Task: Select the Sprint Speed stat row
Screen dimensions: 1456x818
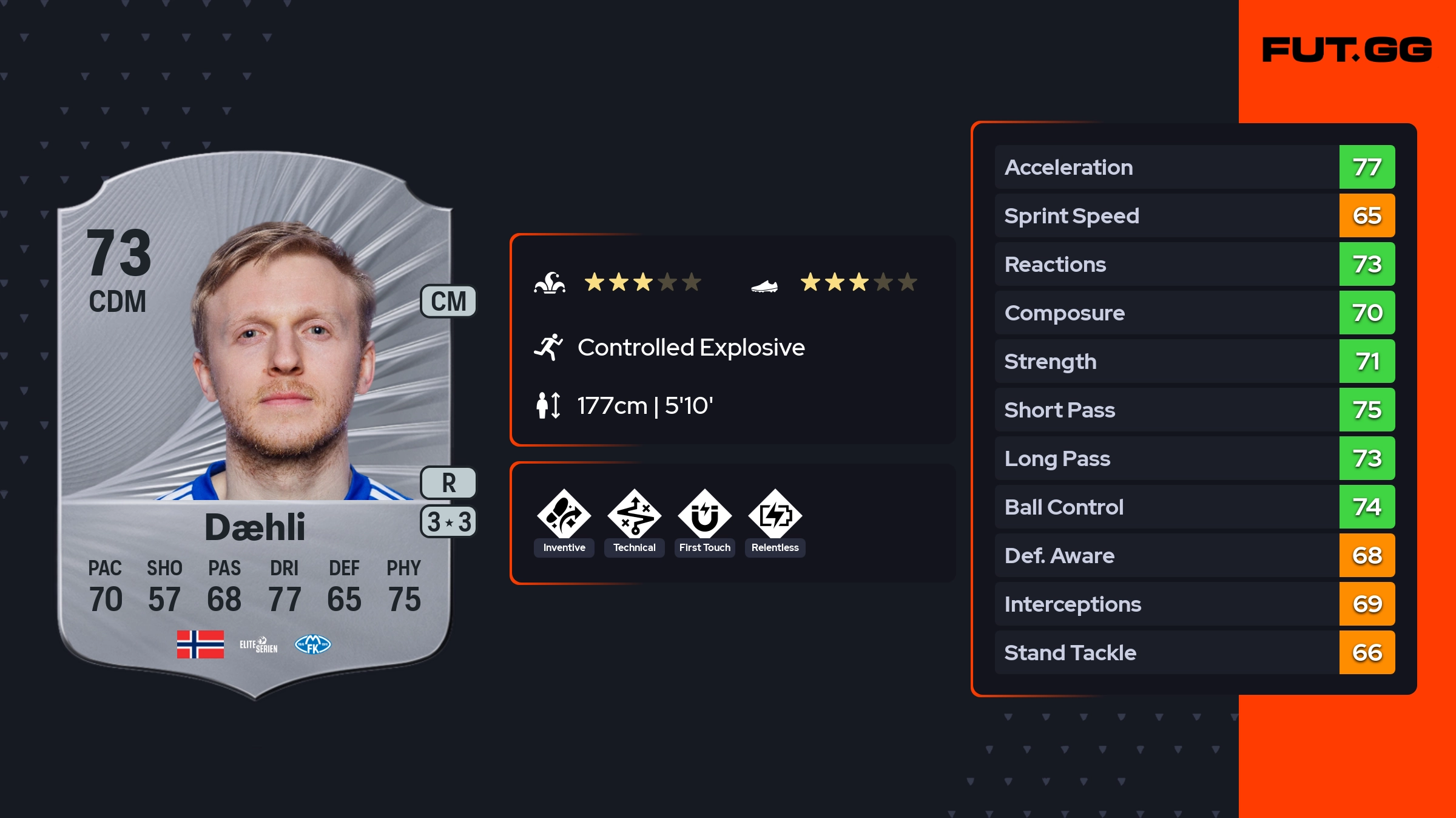Action: [x=1195, y=215]
